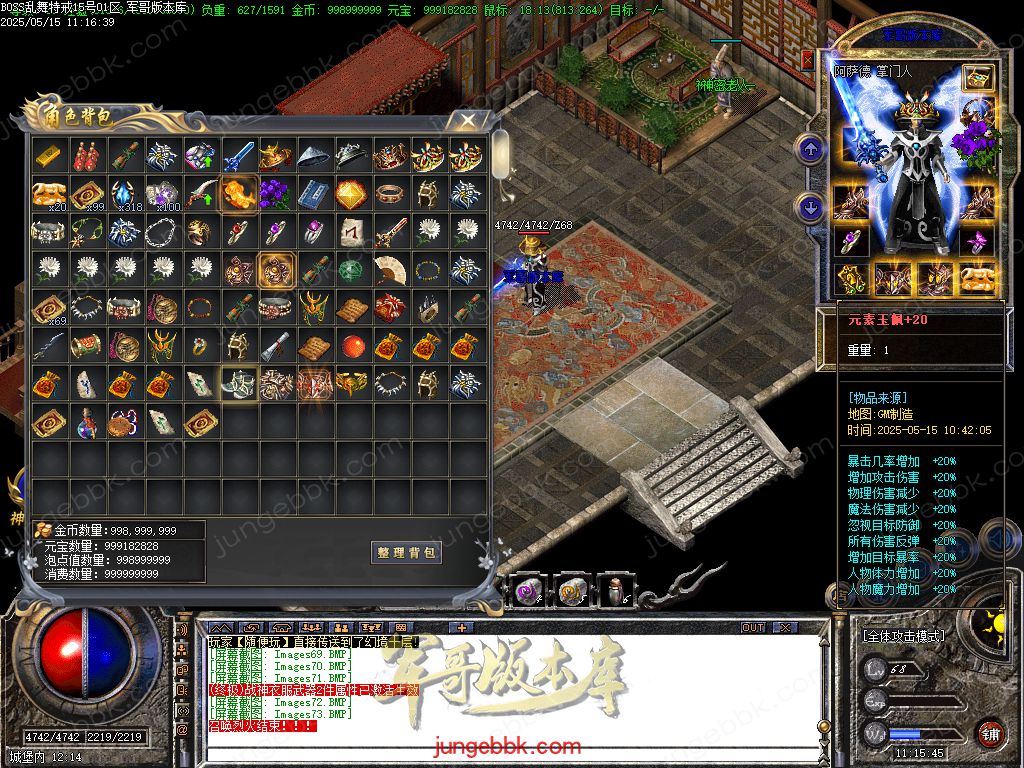Image resolution: width=1024 pixels, height=768 pixels.
Task: Click the up arrow on equipment panel
Action: 809,150
